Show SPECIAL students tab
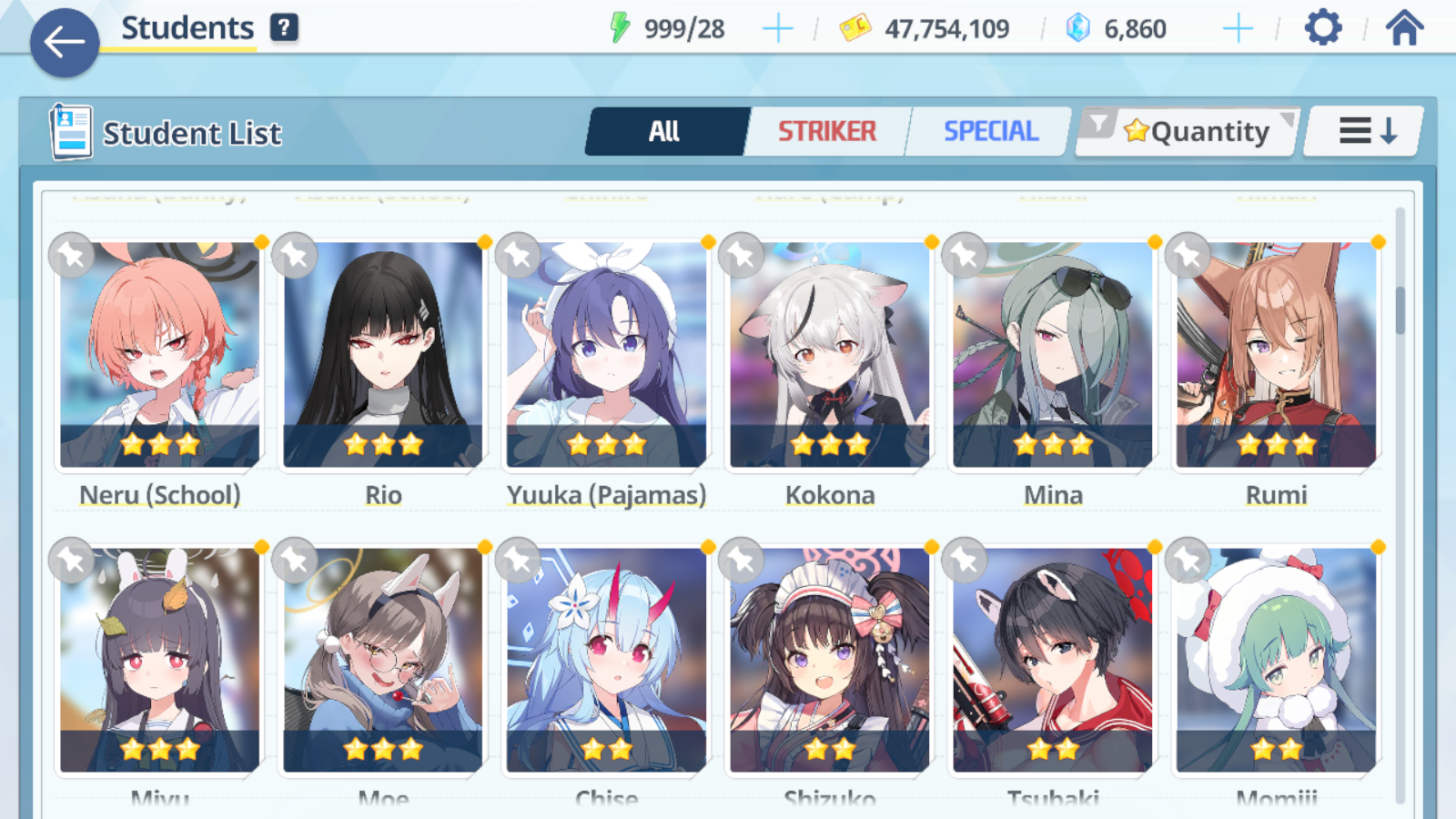The width and height of the screenshot is (1456, 819). 990,132
